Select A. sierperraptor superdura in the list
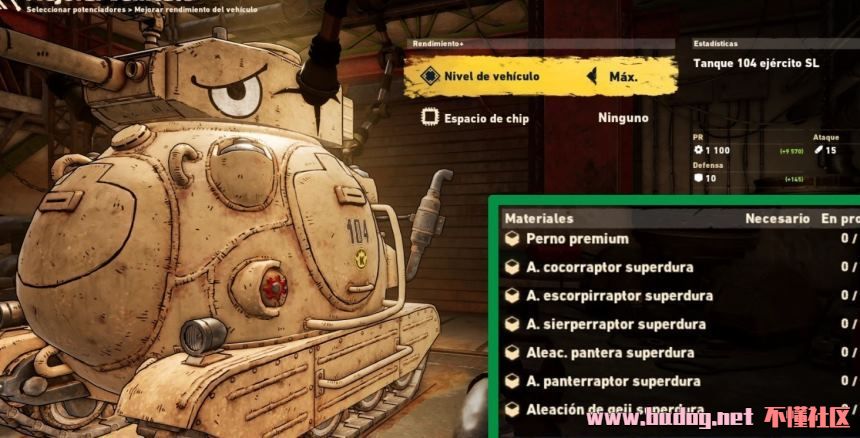This screenshot has height=438, width=860. point(615,324)
